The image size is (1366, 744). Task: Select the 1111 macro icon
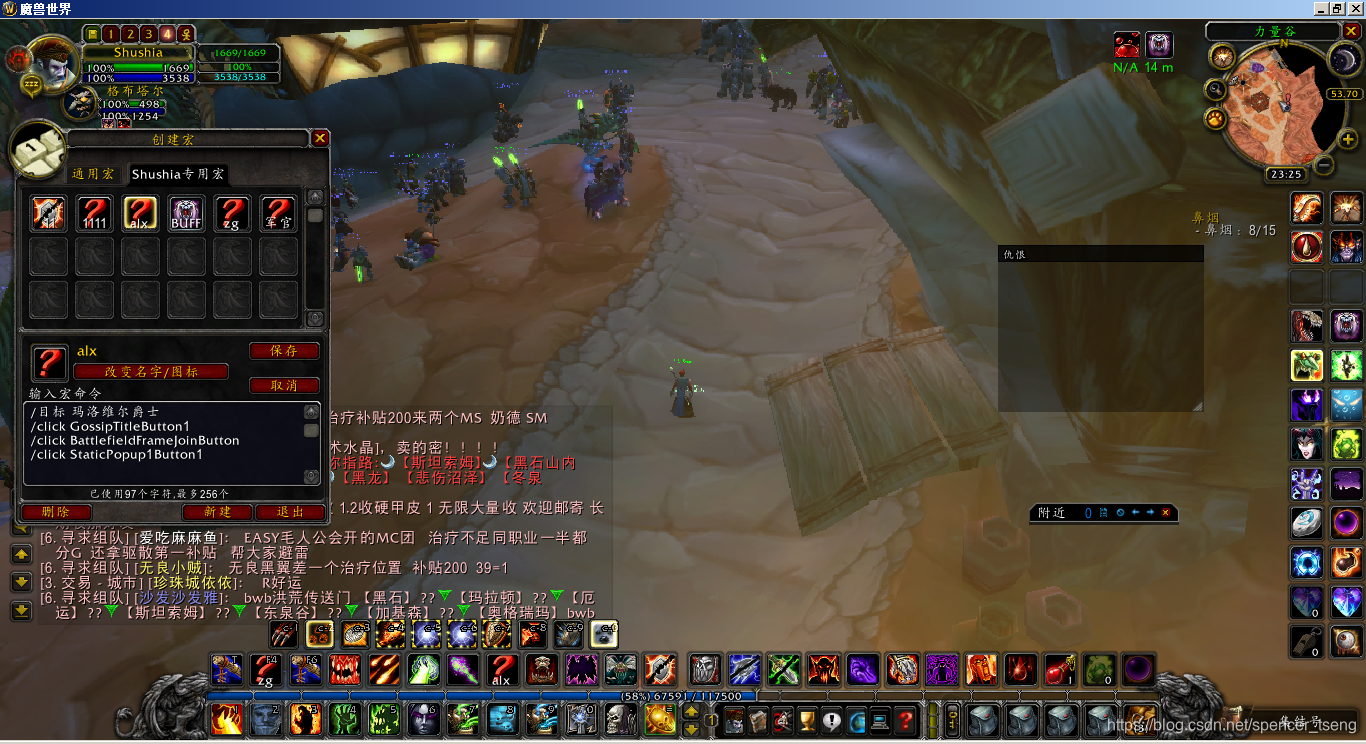pos(95,212)
